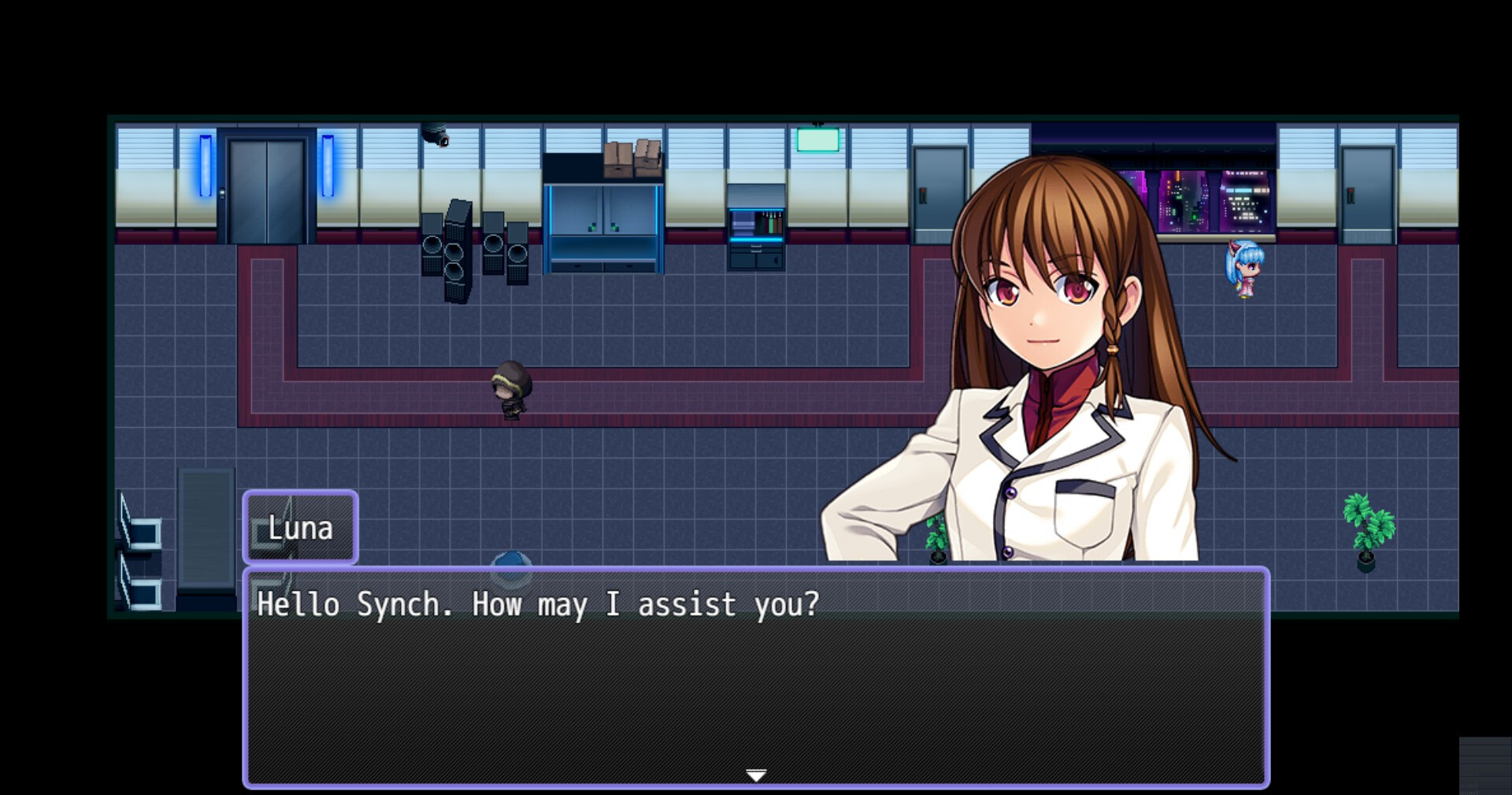This screenshot has height=795, width=1512.
Task: Open the display cabinet with blue trim
Action: 602,228
